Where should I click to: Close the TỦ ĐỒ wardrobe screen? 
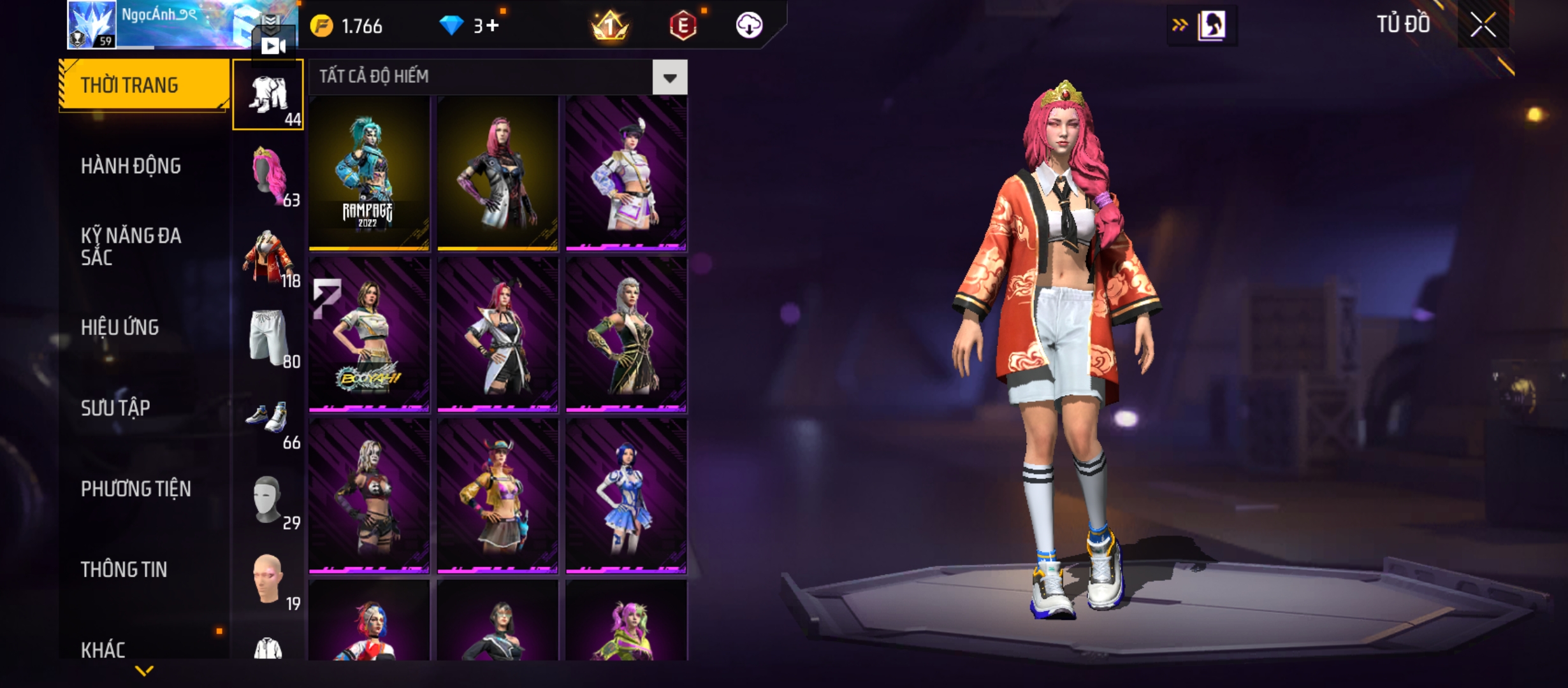tap(1483, 25)
